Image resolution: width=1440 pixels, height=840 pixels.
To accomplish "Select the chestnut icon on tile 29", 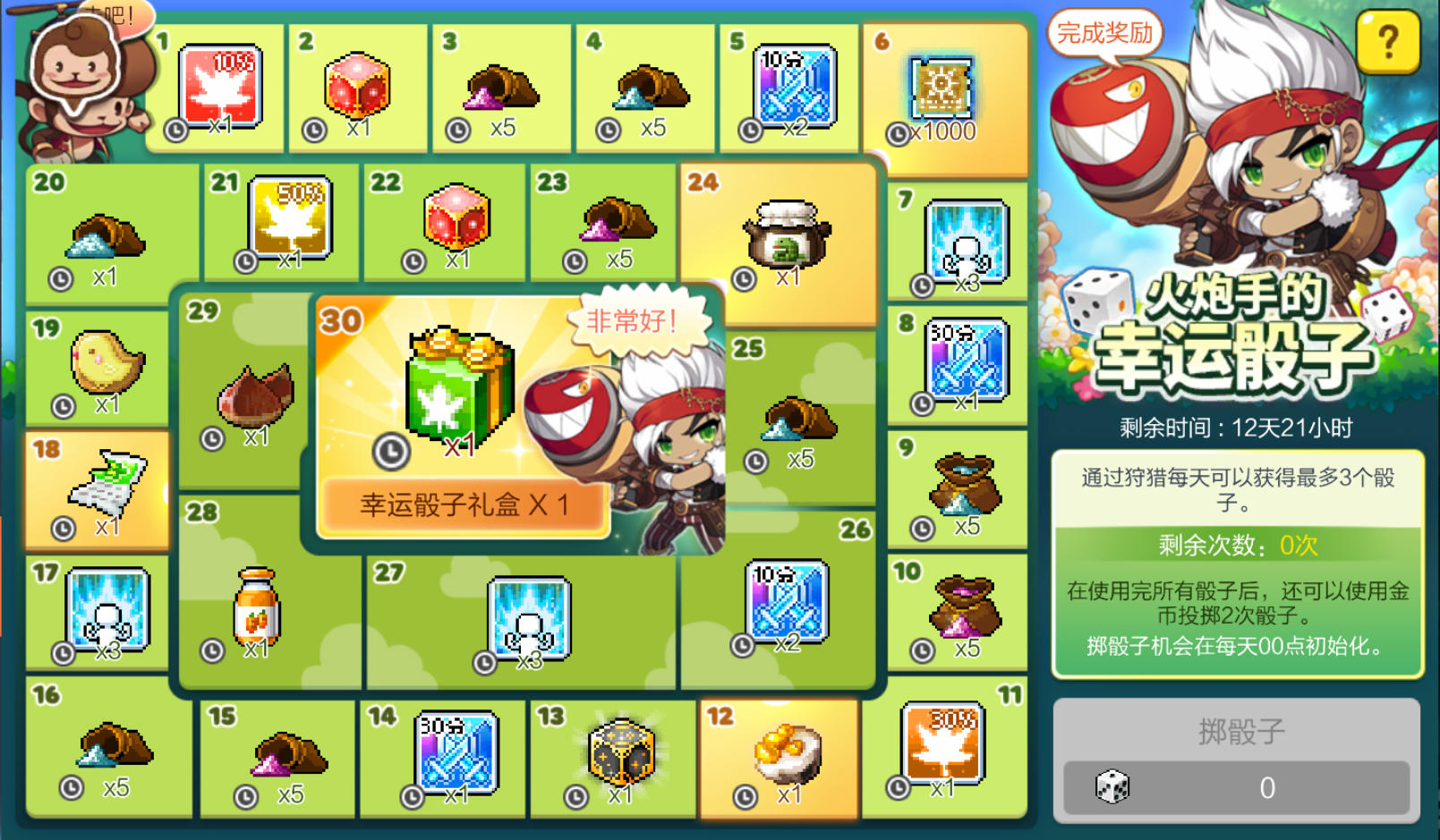I will coord(255,394).
